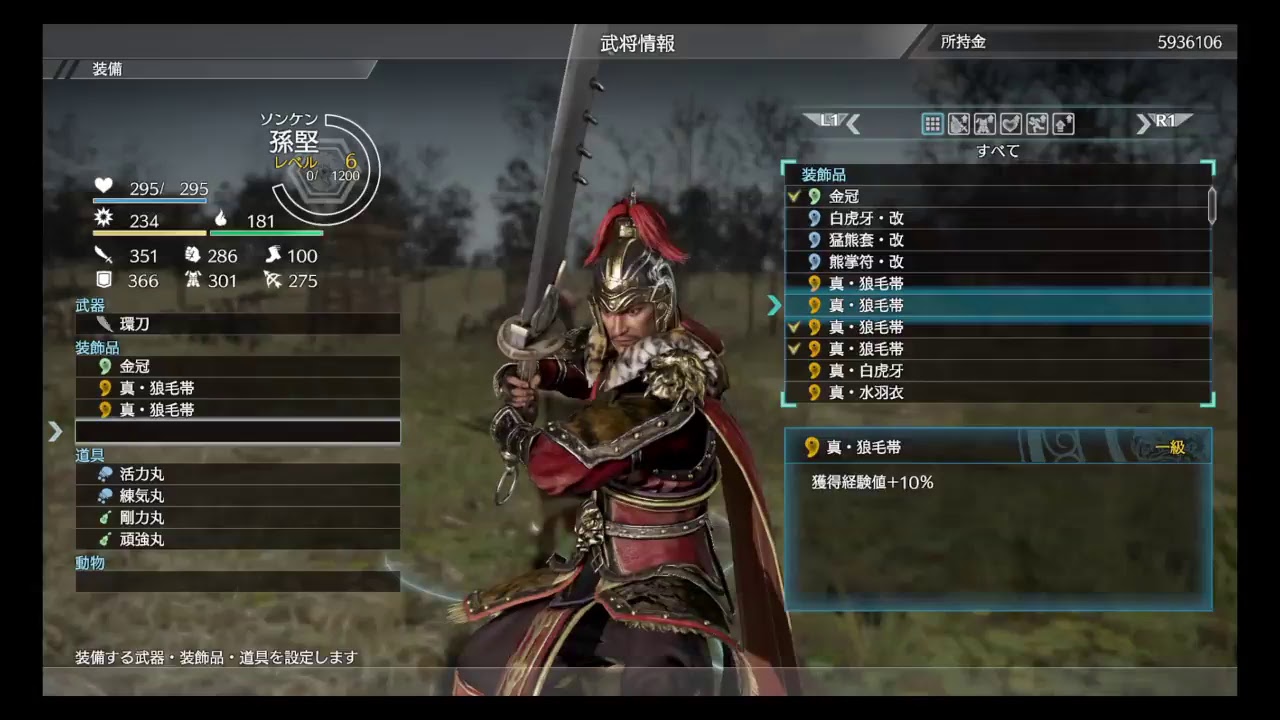Toggle the checkmark next to 金冠
The image size is (1280, 720).
pos(793,196)
